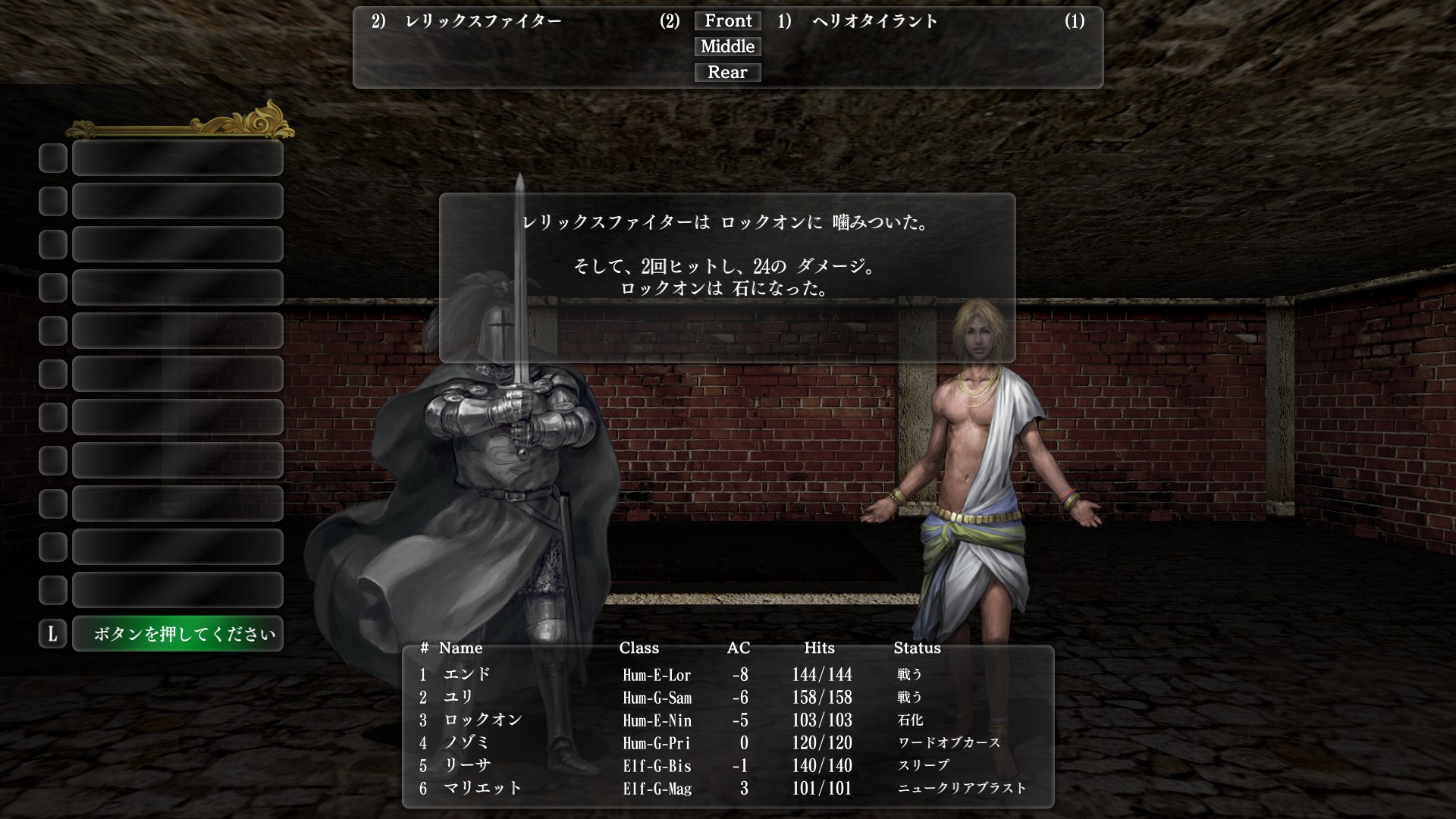
Task: Click the Status column header
Action: coord(917,648)
